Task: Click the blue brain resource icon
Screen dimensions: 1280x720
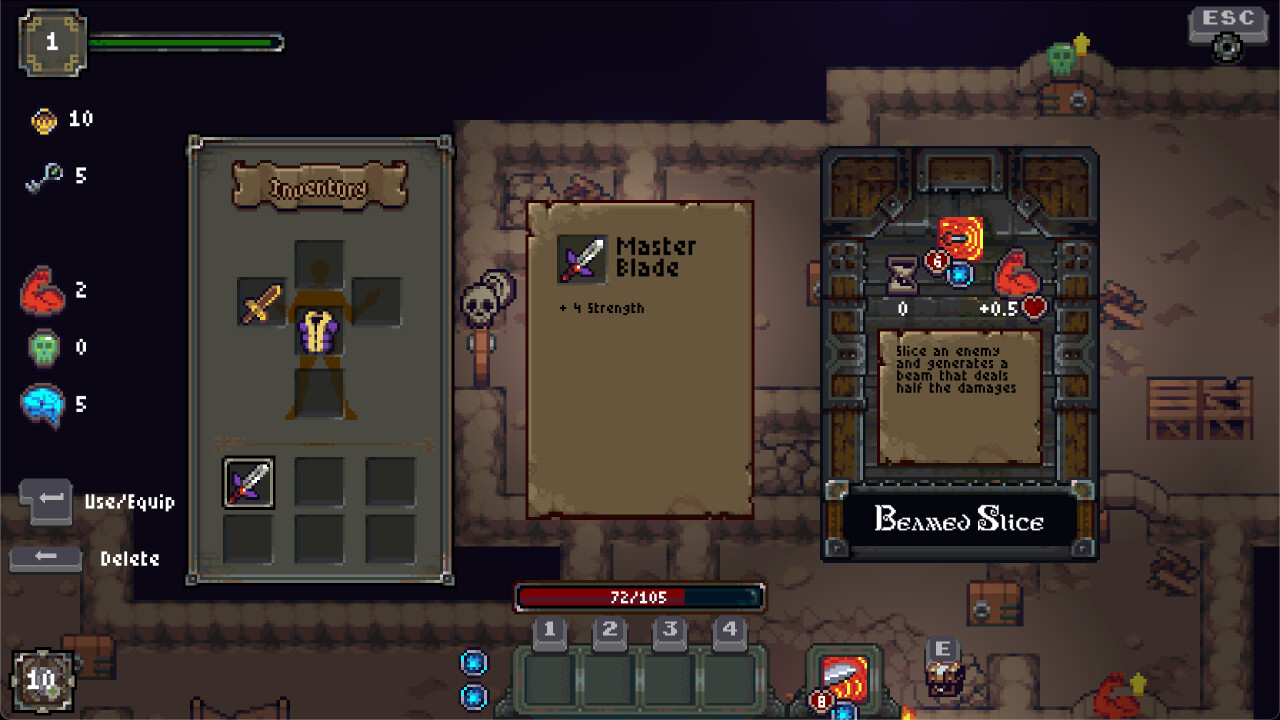Action: click(41, 404)
